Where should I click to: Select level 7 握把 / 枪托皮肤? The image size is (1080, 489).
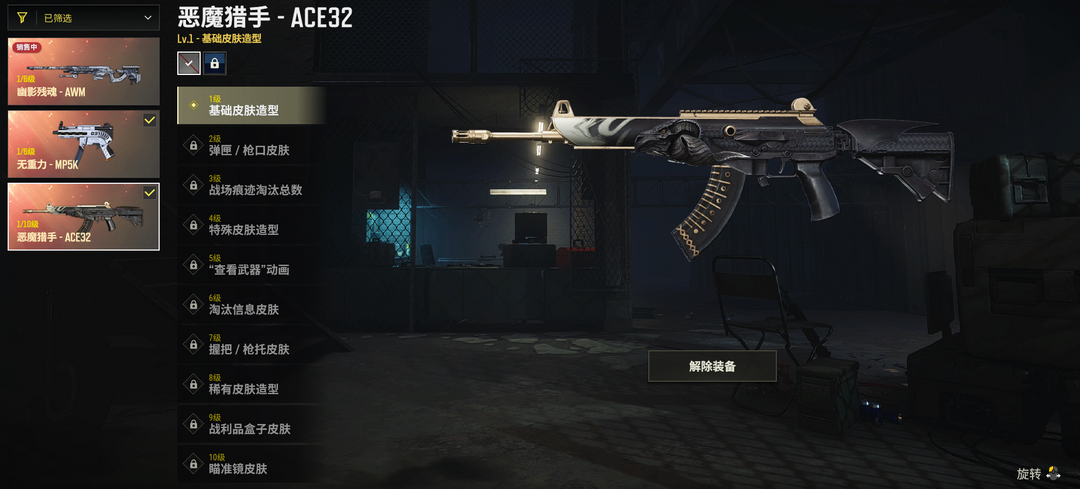point(251,345)
